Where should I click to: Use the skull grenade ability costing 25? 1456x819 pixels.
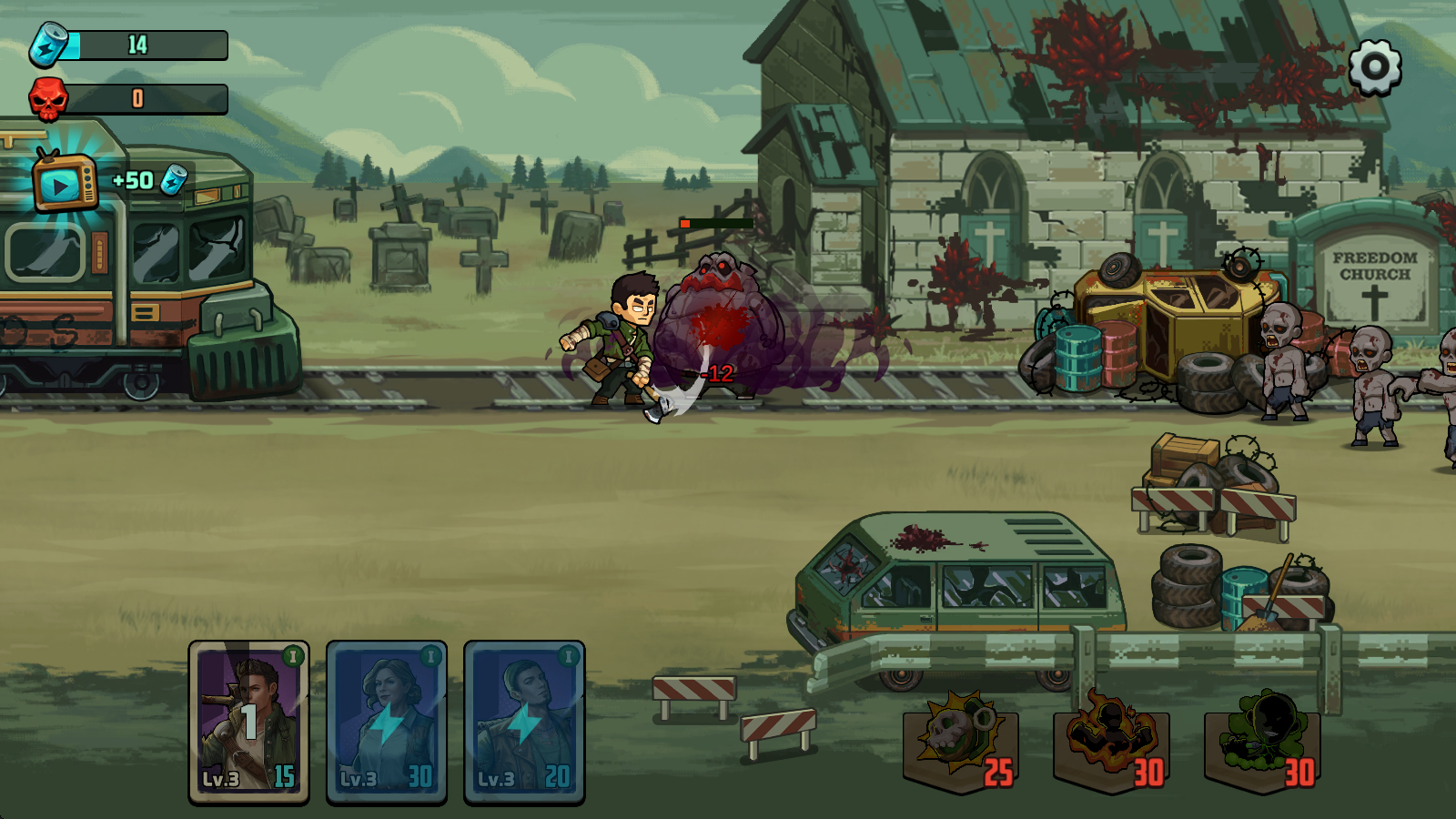tap(961, 740)
